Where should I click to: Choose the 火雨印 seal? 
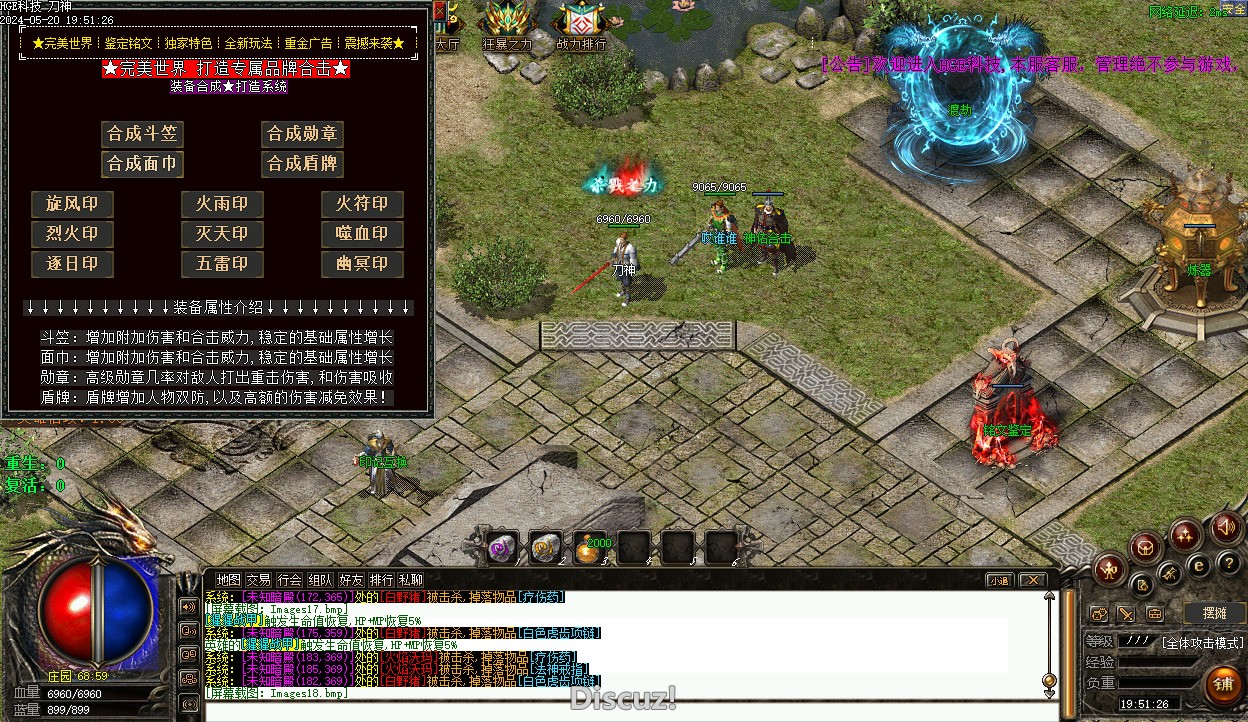[222, 204]
